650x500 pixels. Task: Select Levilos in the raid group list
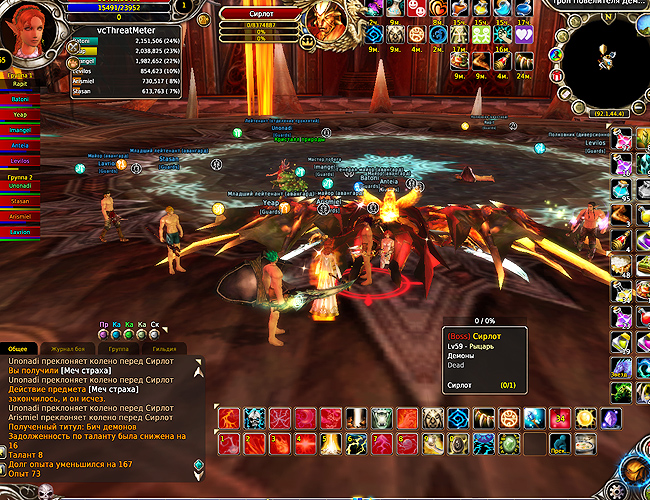[20, 160]
